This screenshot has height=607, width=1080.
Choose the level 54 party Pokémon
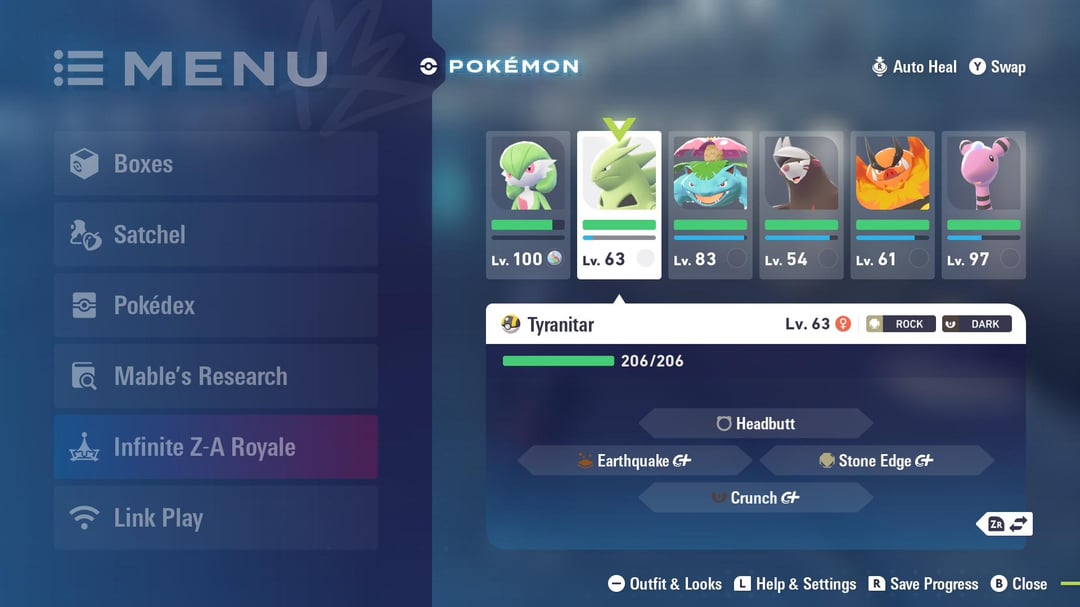(x=801, y=205)
